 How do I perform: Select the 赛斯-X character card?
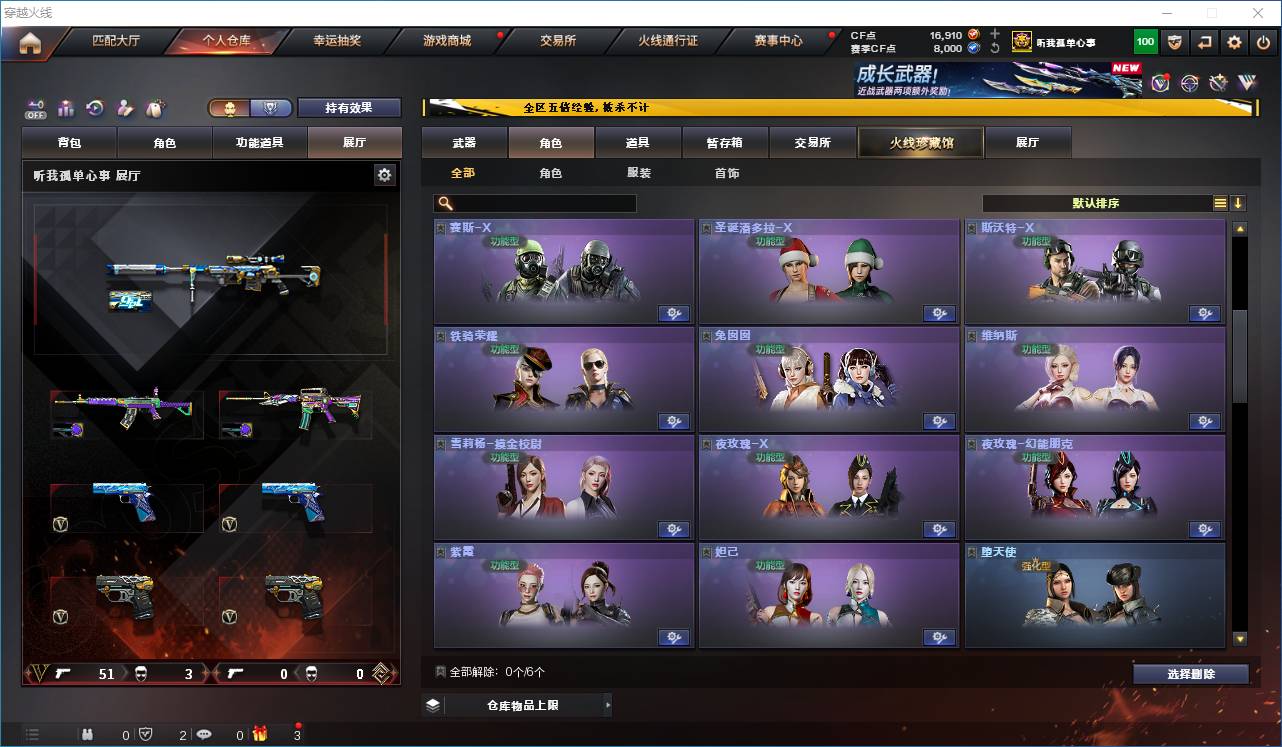tap(564, 271)
